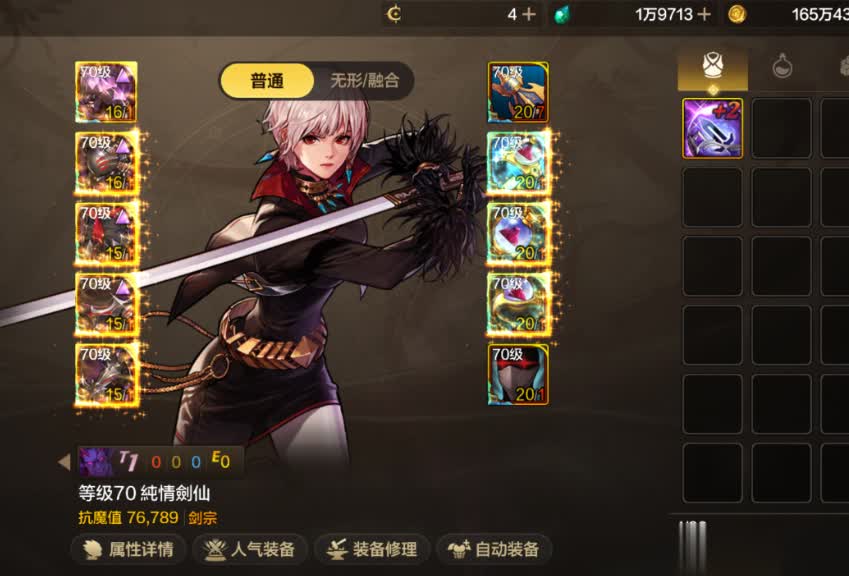The image size is (849, 576).
Task: Switch to the 普通 equipment tab
Action: (267, 81)
